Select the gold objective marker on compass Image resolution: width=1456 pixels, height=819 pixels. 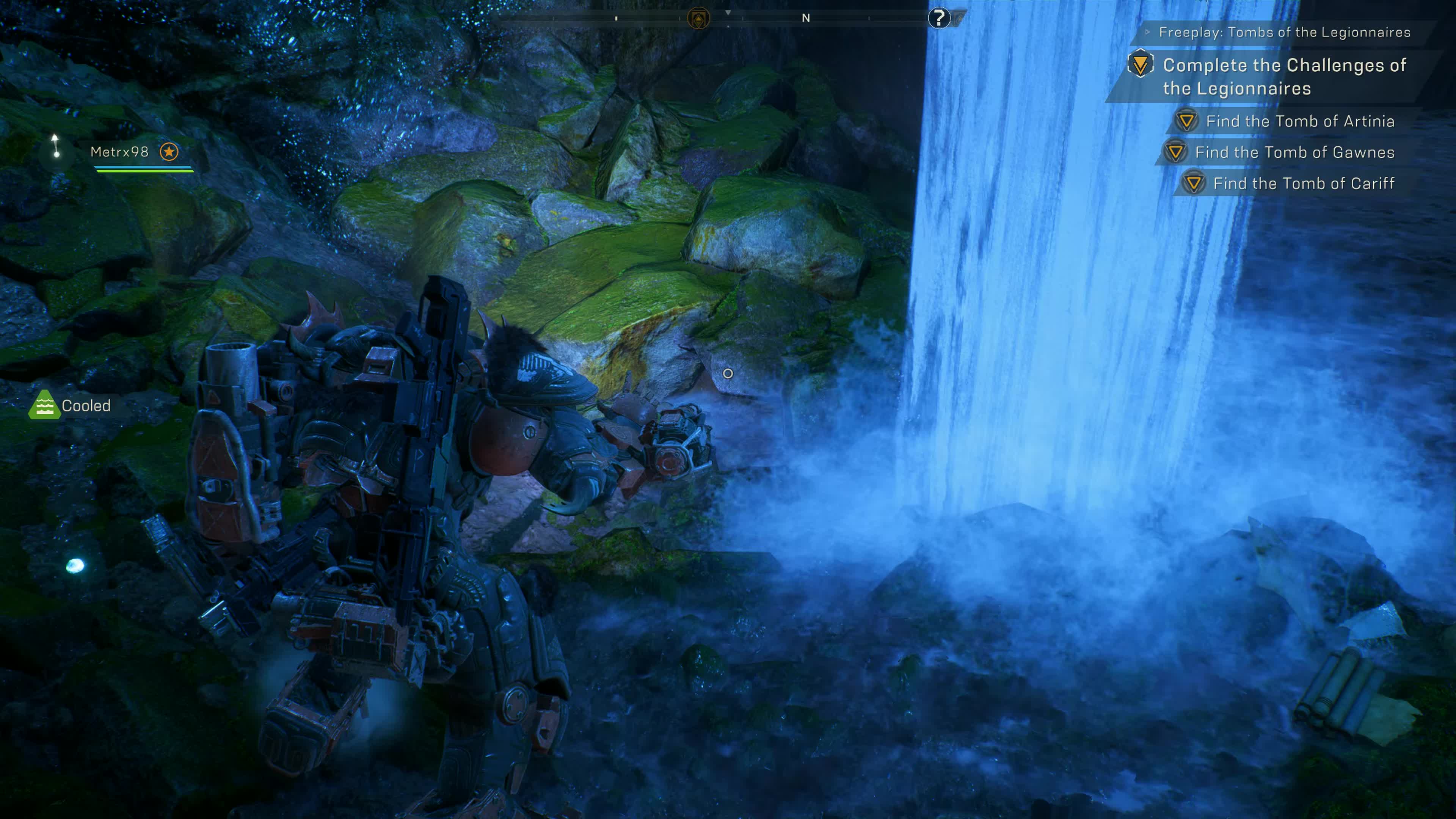pyautogui.click(x=698, y=19)
